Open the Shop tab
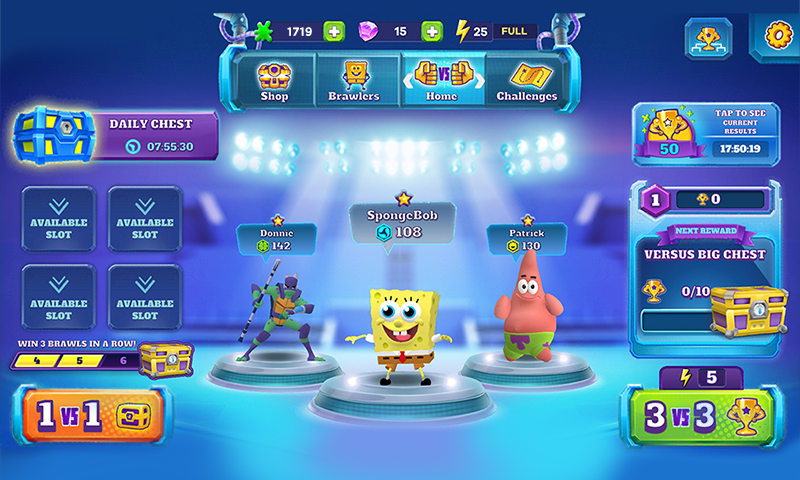 [x=273, y=80]
